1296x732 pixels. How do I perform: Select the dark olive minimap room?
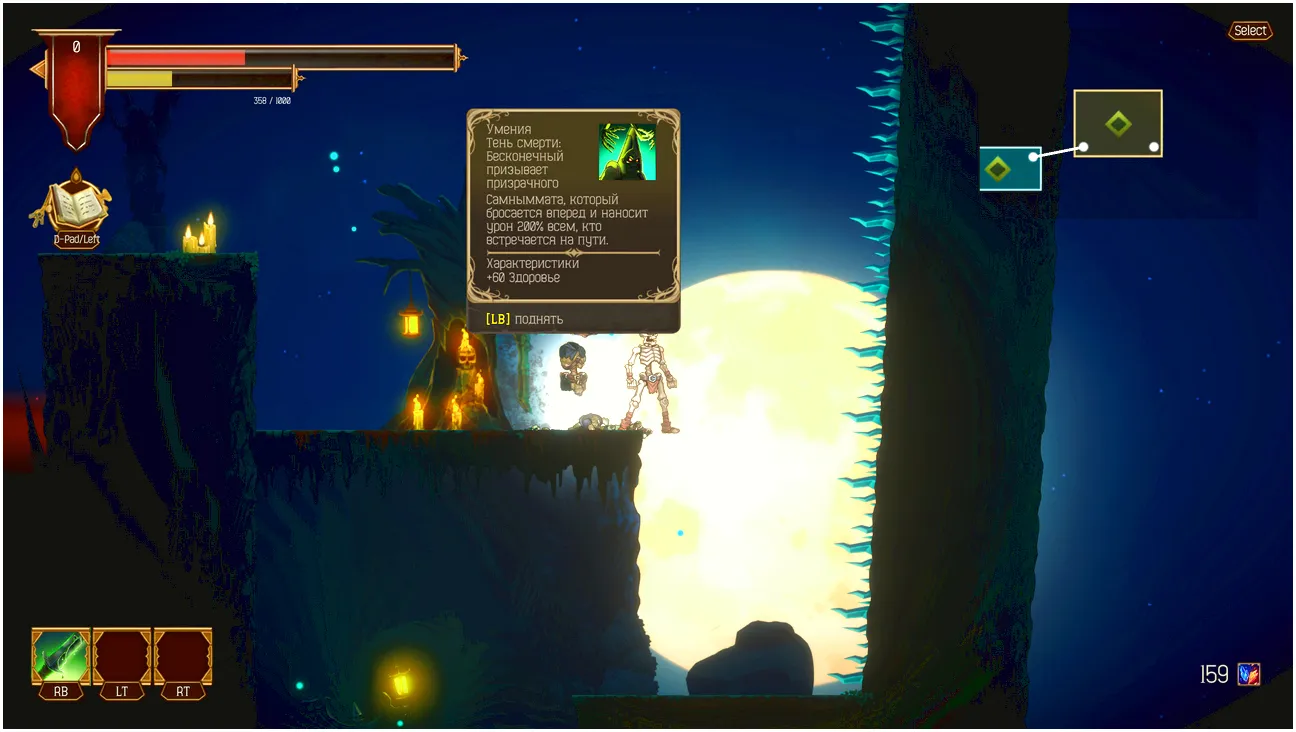(x=1117, y=124)
